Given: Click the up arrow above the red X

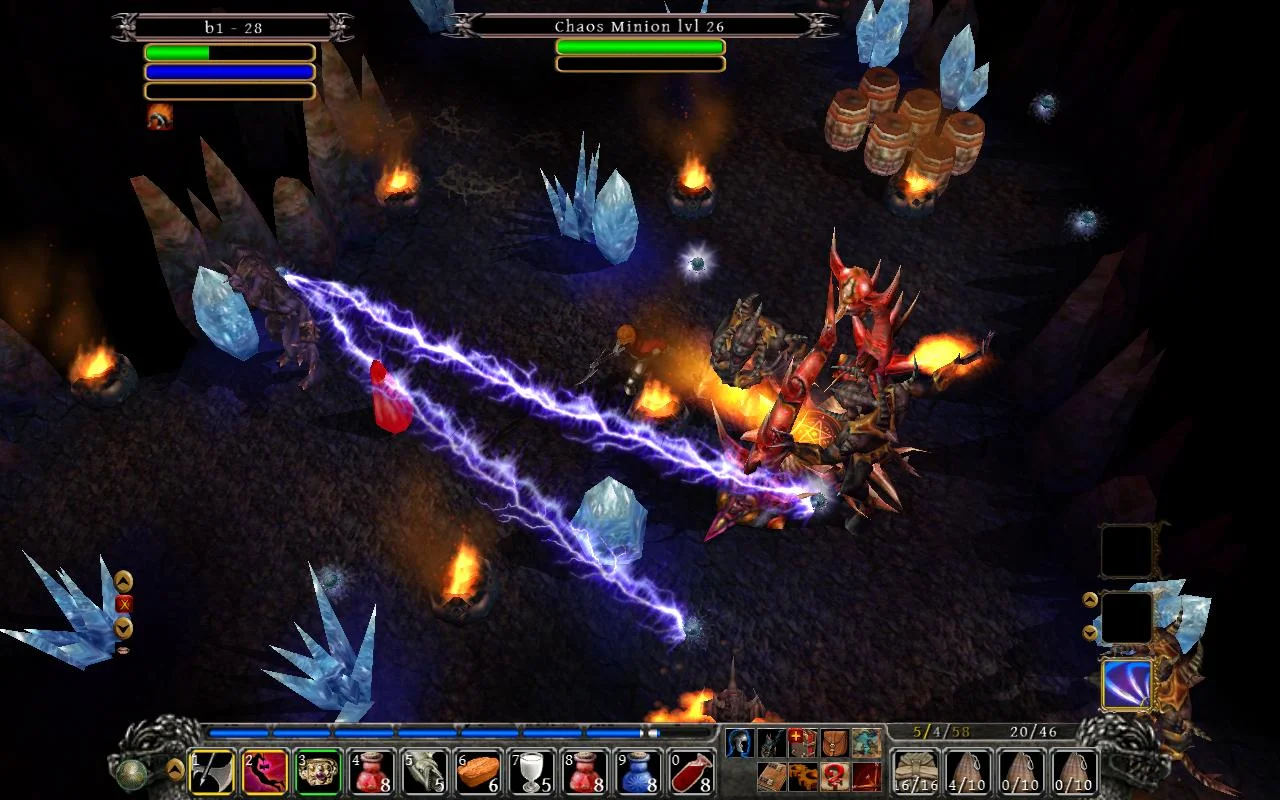Looking at the screenshot, I should pyautogui.click(x=124, y=580).
